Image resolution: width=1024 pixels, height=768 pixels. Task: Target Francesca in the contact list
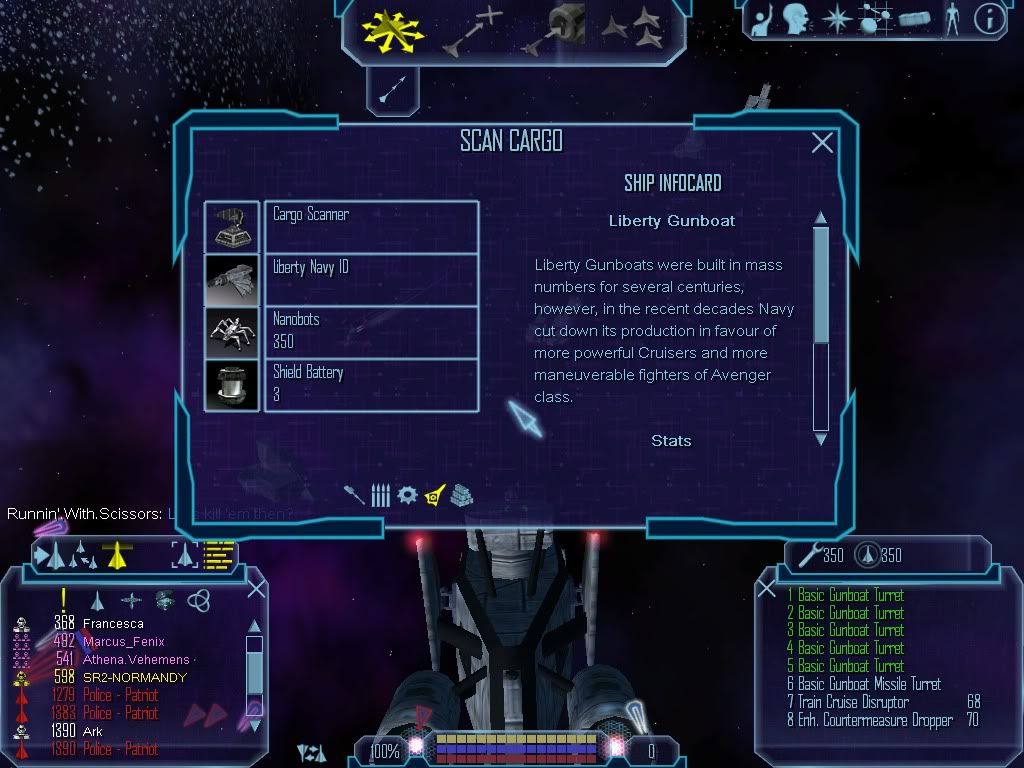click(113, 624)
